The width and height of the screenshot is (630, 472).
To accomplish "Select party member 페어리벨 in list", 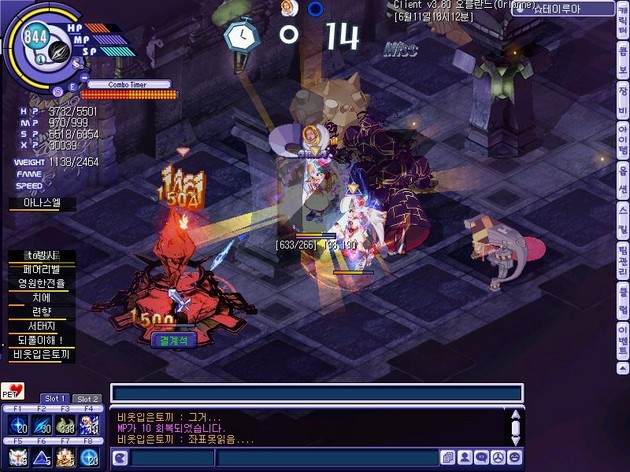I will coord(40,269).
